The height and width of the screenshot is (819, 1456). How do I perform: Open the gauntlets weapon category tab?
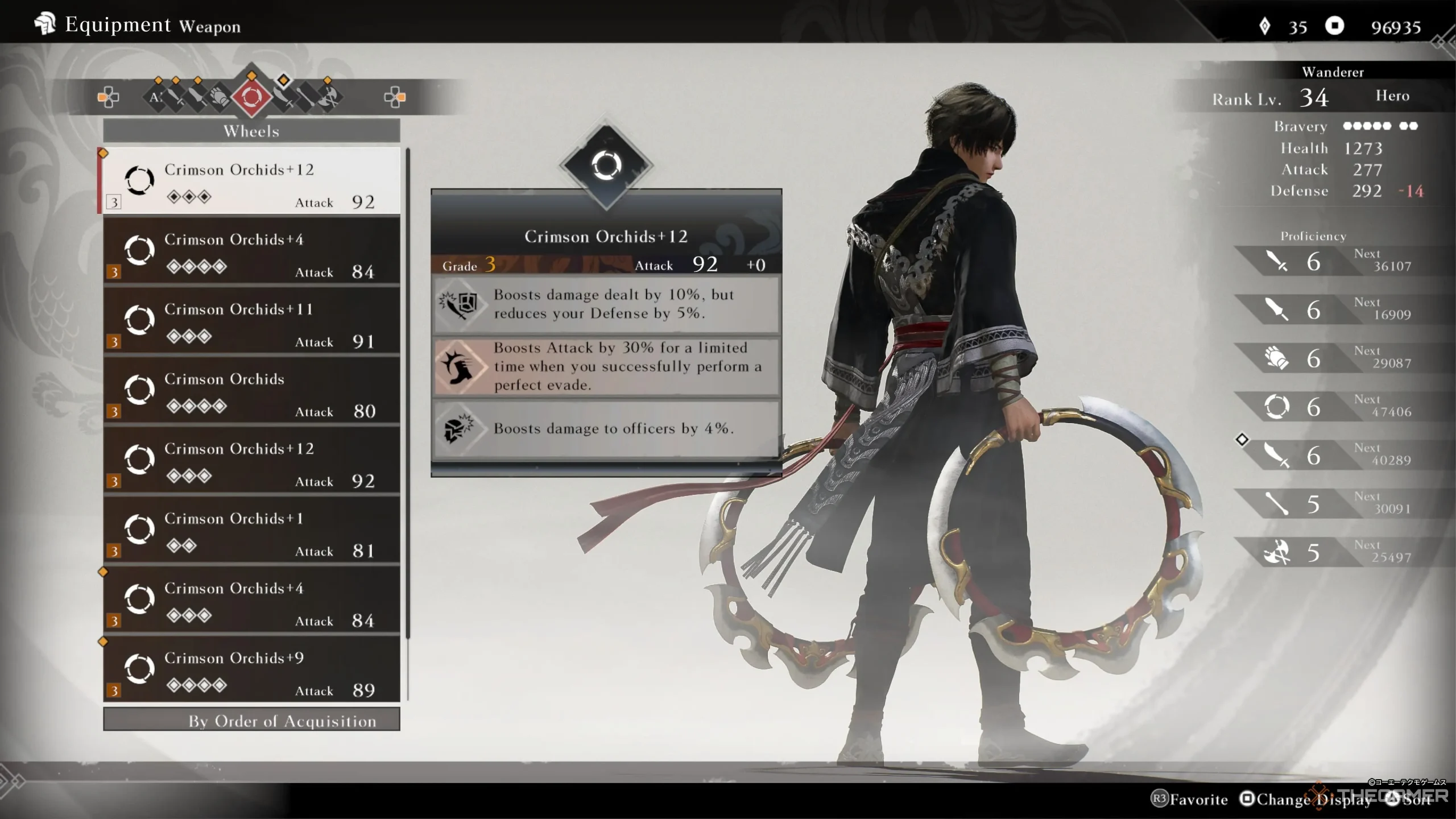point(219,98)
